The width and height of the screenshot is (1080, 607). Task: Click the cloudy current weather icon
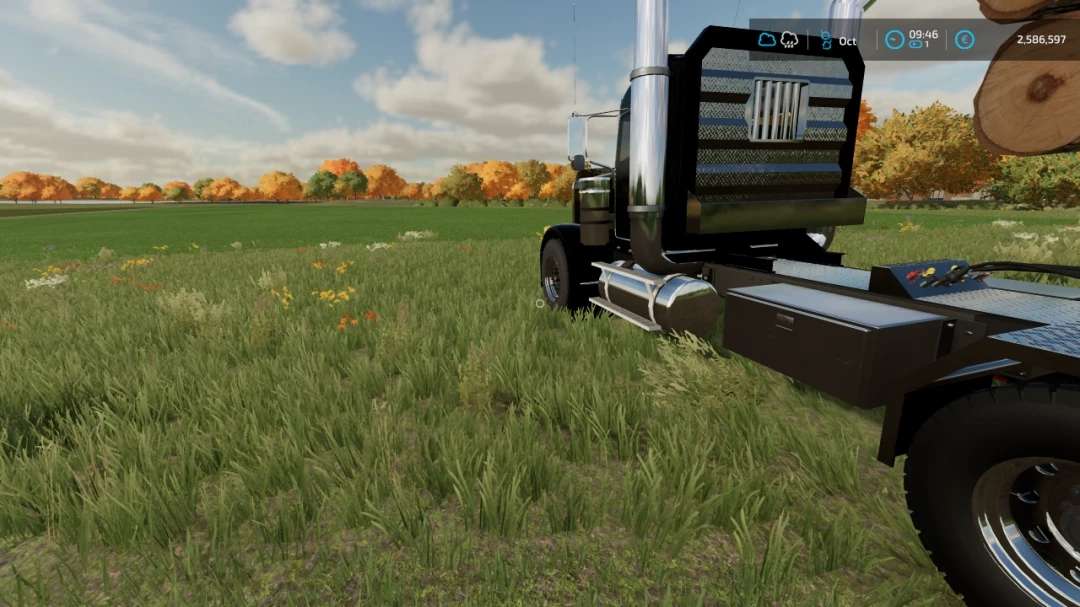pos(767,40)
